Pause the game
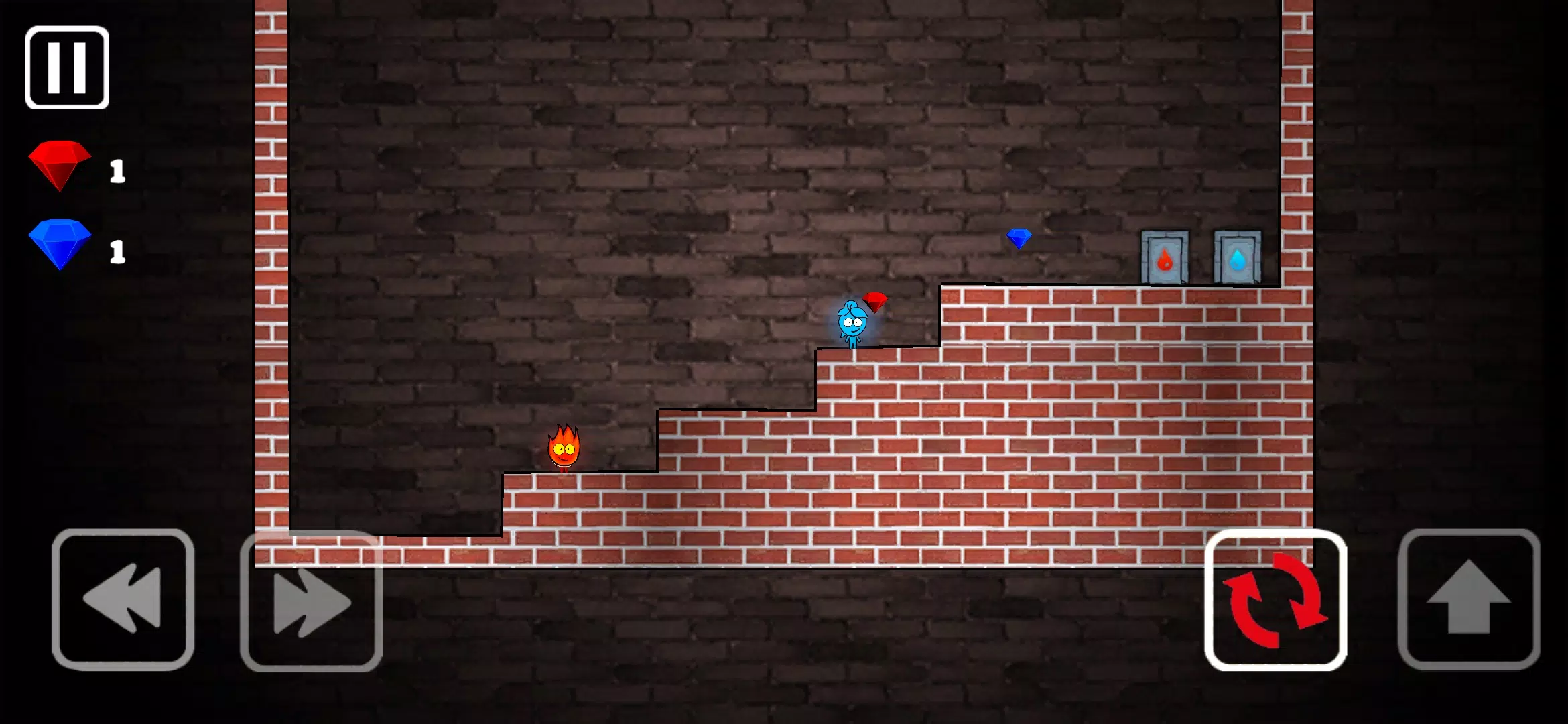Screen dimensions: 1568x724 [67, 68]
